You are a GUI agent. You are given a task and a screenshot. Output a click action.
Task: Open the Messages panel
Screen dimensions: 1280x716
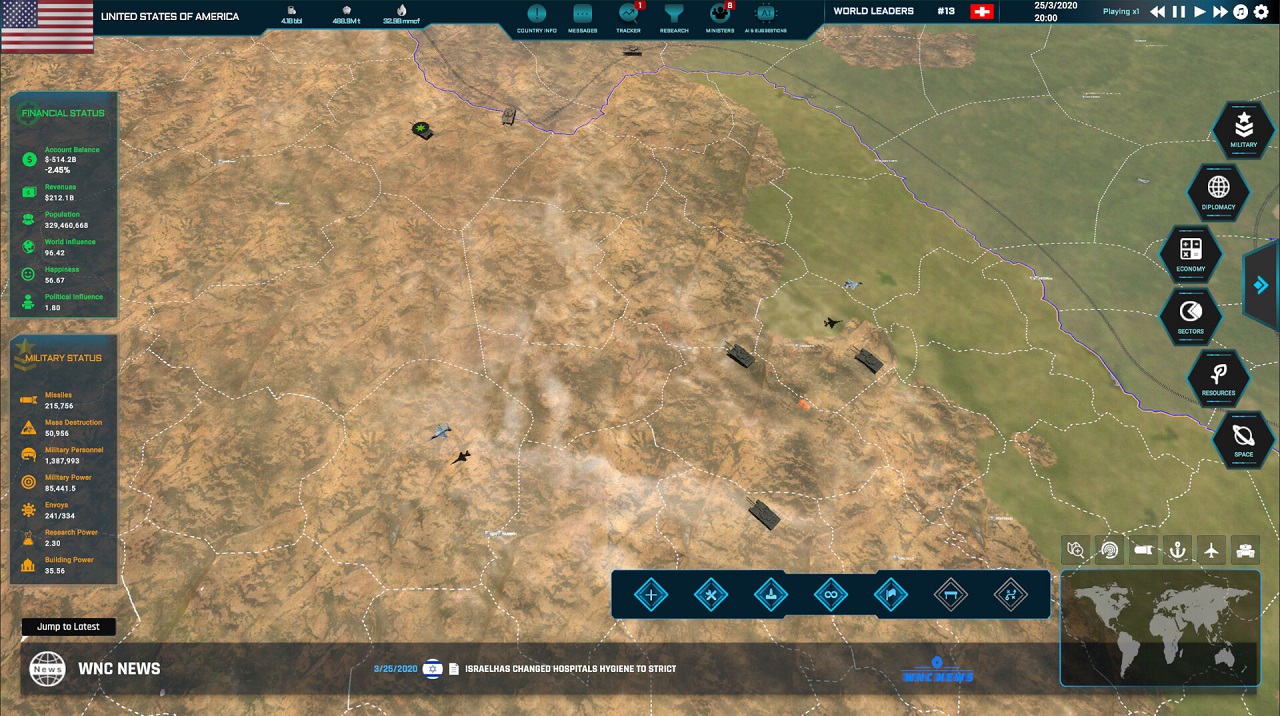(x=582, y=15)
